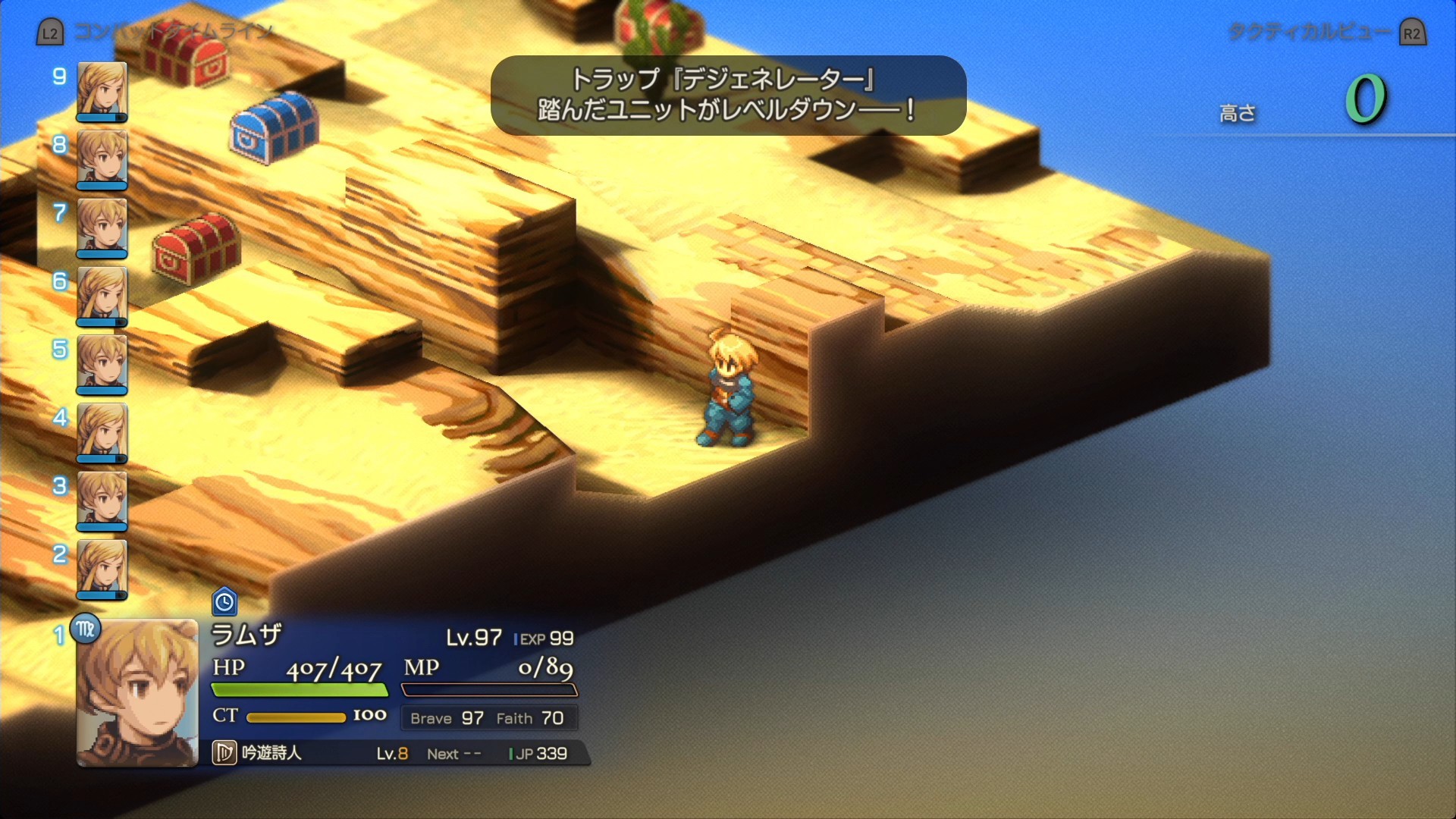
Task: Select the turn 6 timeline portrait
Action: click(x=102, y=296)
